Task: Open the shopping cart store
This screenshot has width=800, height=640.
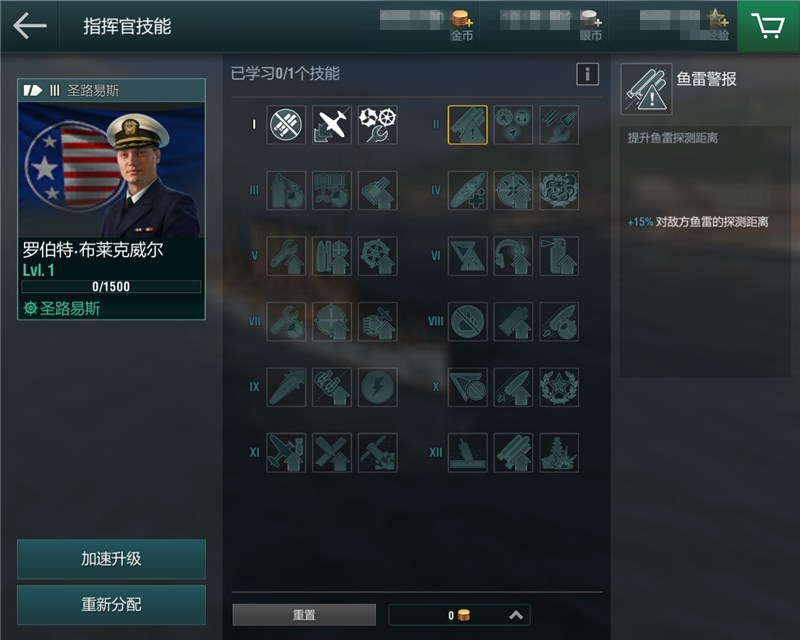Action: pyautogui.click(x=768, y=26)
